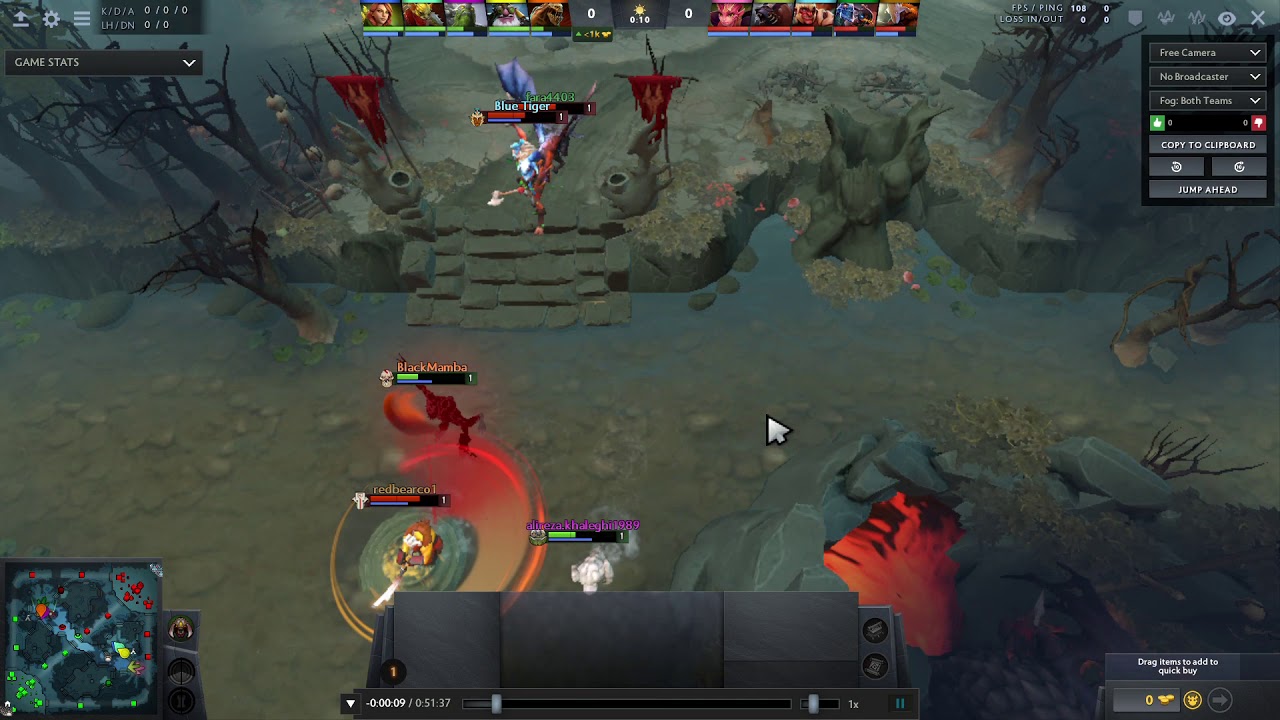Rewind the replay ten seconds
The width and height of the screenshot is (1280, 720).
1177,167
